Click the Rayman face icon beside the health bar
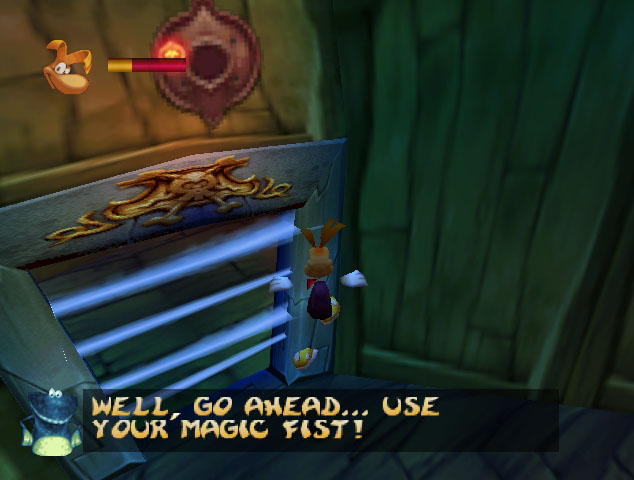 (67, 66)
